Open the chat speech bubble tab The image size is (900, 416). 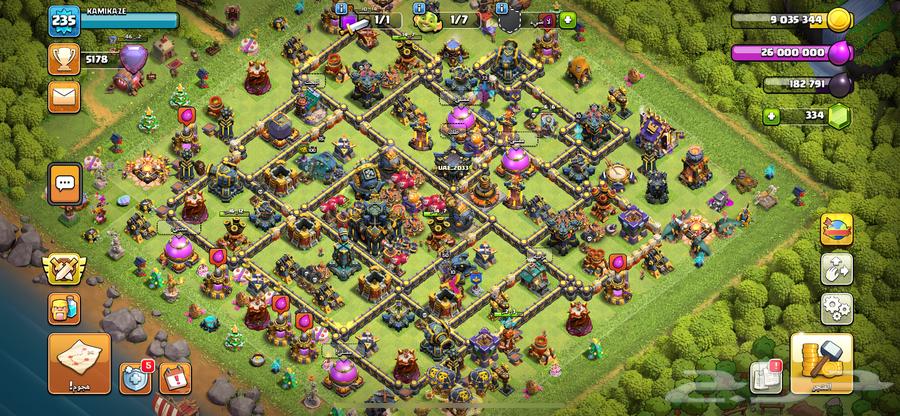pos(65,183)
